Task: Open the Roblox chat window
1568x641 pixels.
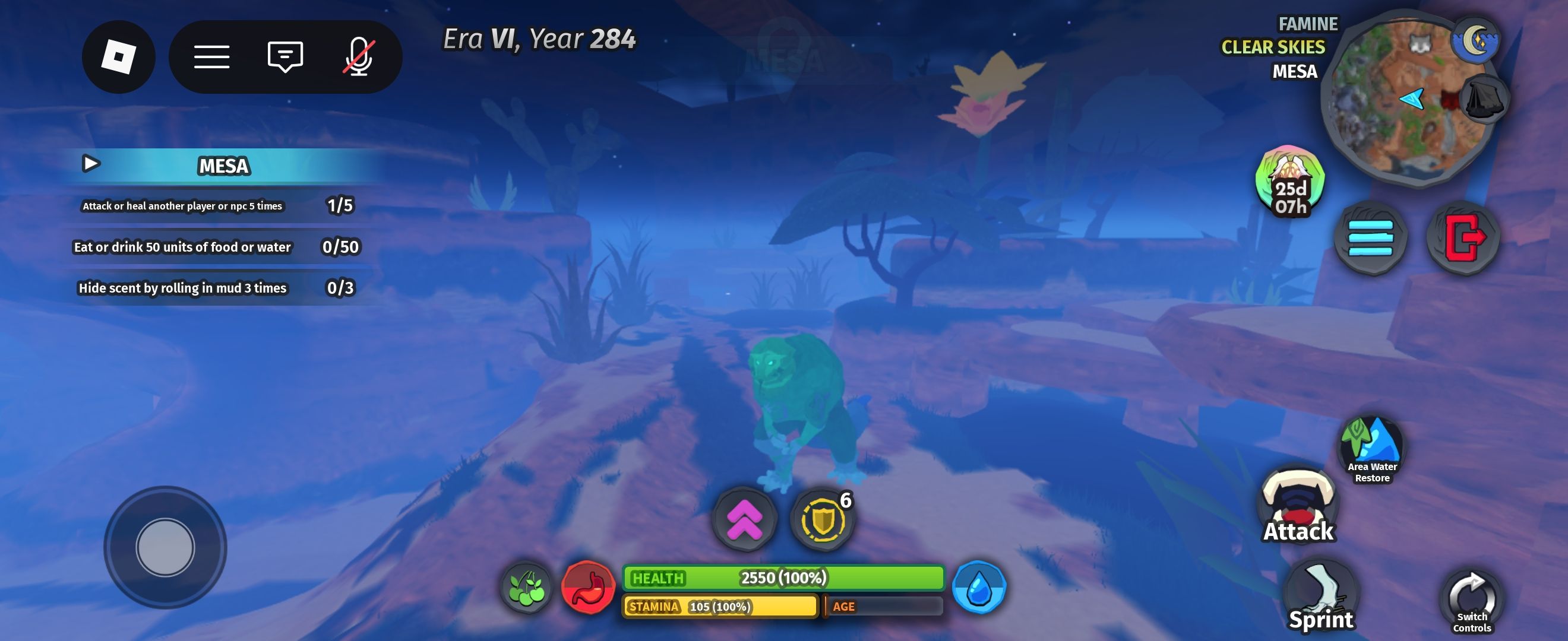Action: [284, 57]
